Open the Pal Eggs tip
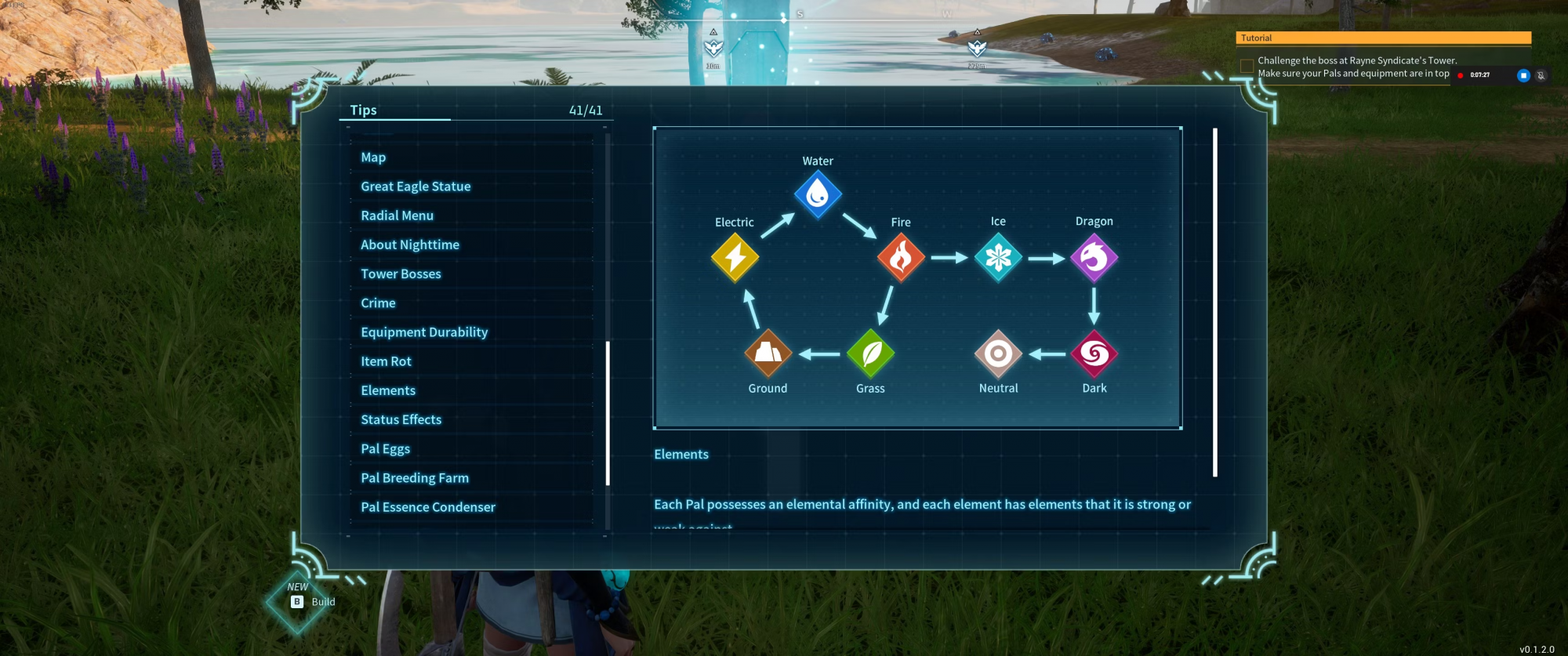1568x656 pixels. click(x=385, y=449)
